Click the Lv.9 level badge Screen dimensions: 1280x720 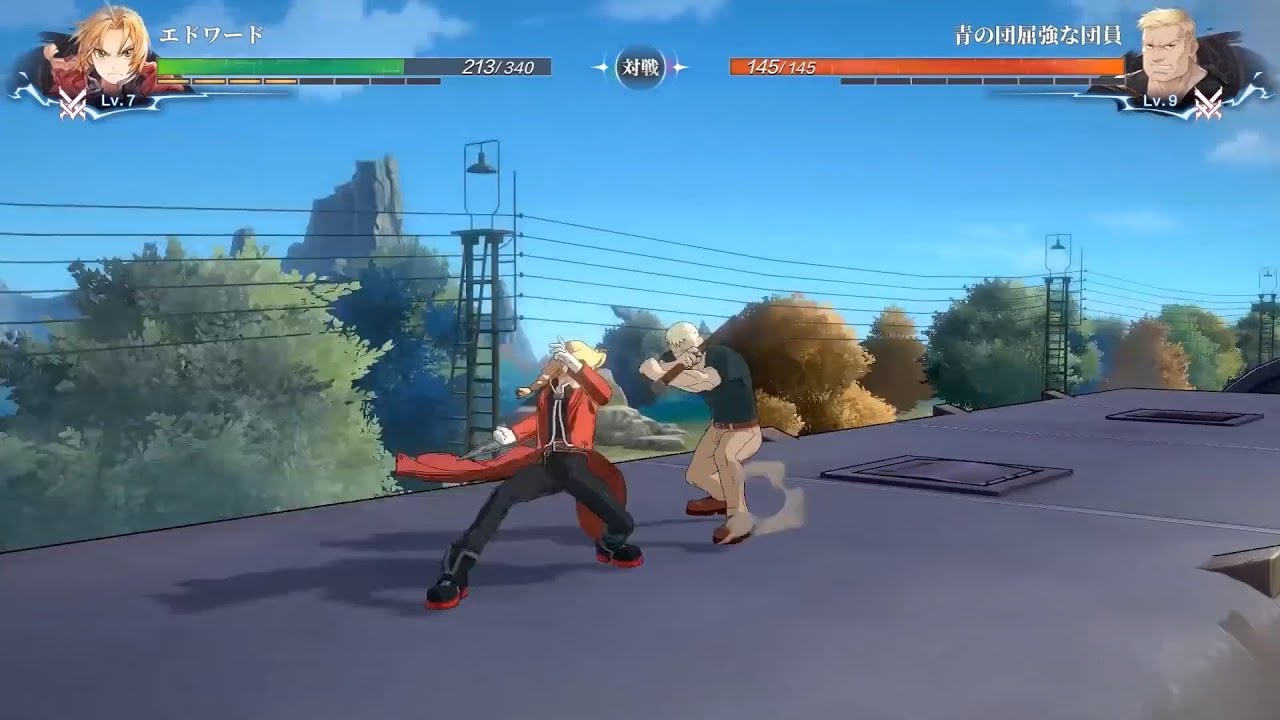(x=1159, y=100)
